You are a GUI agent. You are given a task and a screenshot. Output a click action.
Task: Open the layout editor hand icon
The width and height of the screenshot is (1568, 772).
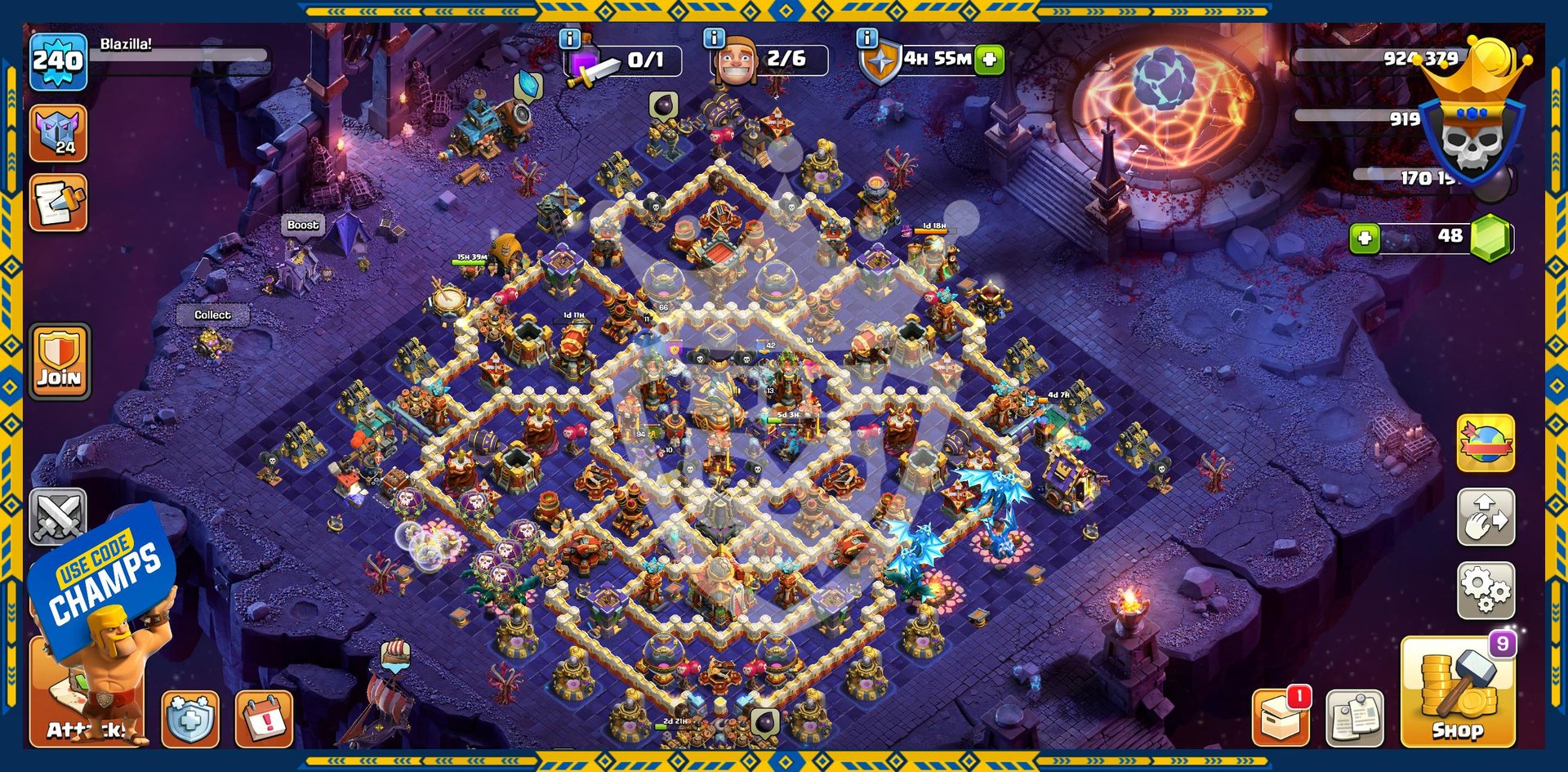point(1486,517)
